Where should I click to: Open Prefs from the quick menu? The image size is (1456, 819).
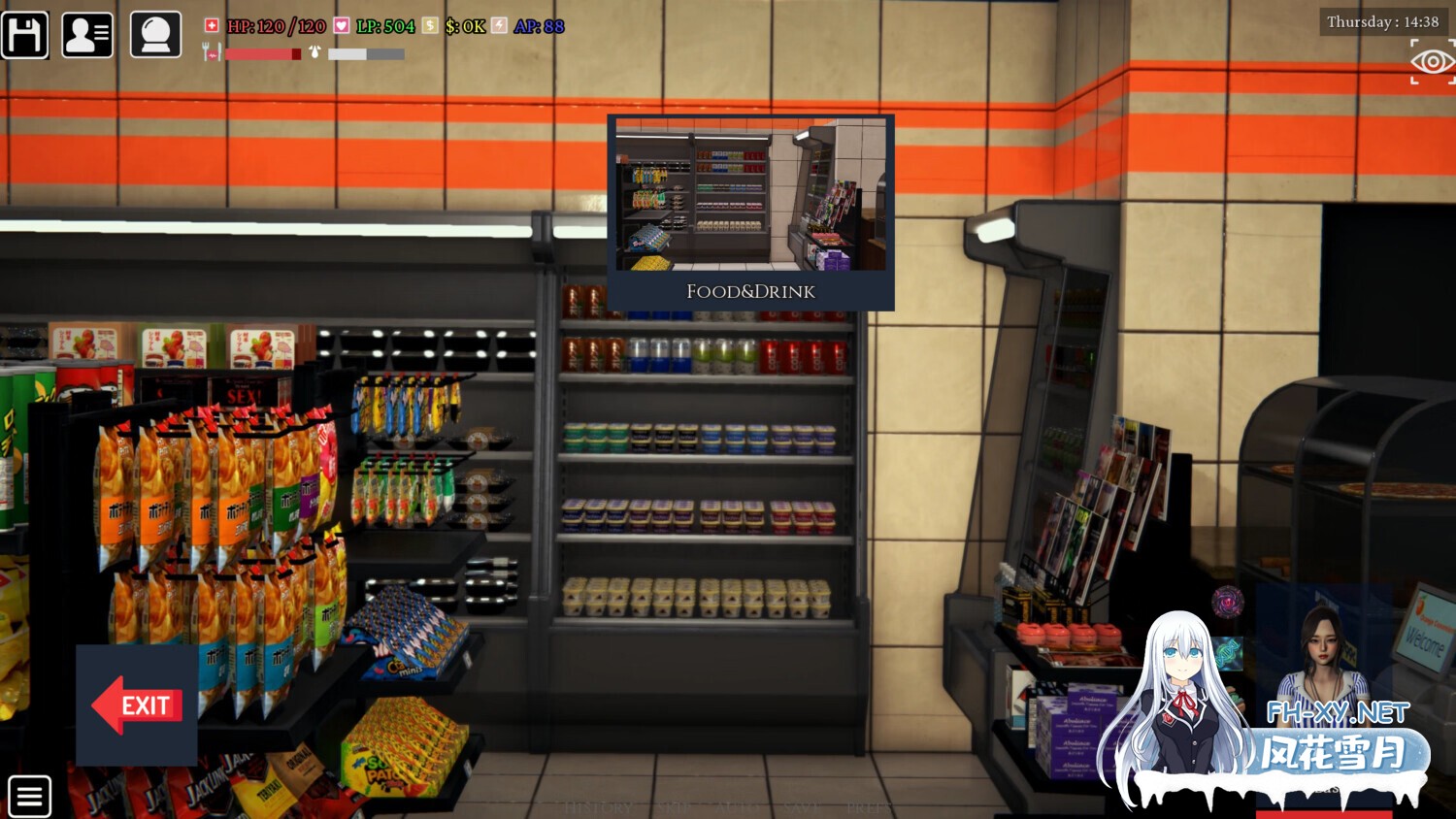coord(866,807)
